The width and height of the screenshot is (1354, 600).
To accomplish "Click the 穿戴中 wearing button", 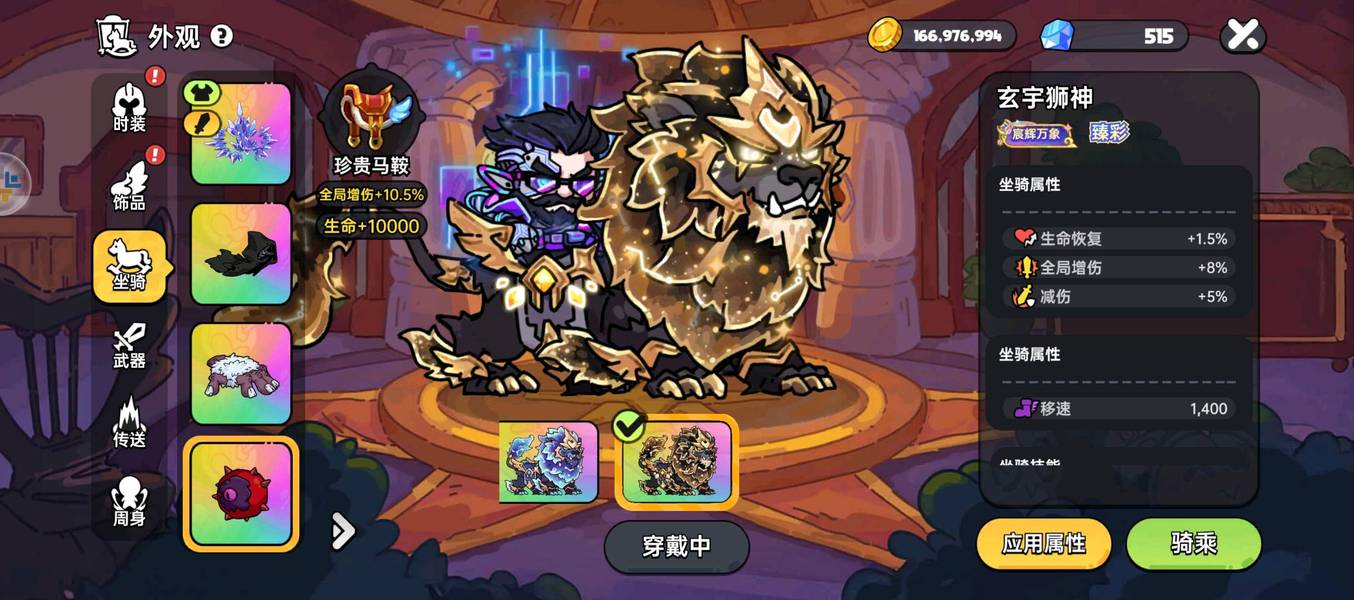I will click(676, 546).
